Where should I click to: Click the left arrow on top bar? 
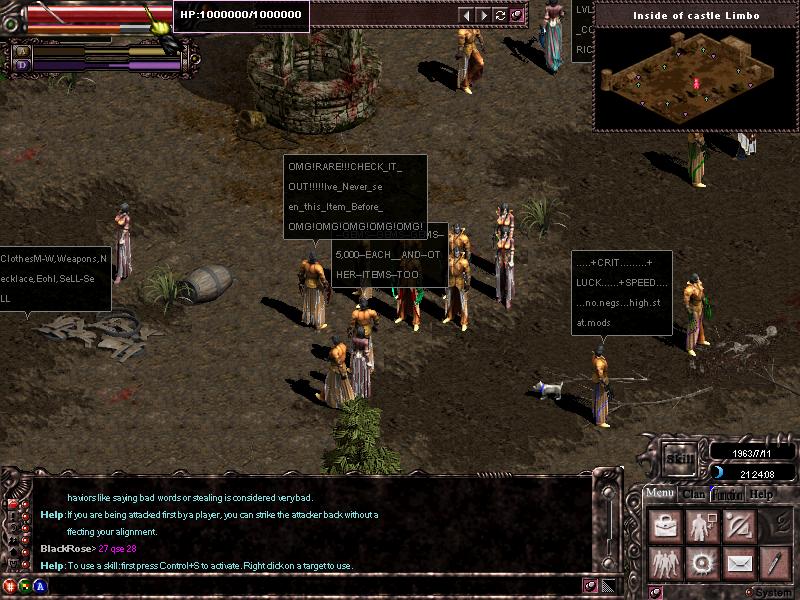pyautogui.click(x=465, y=15)
